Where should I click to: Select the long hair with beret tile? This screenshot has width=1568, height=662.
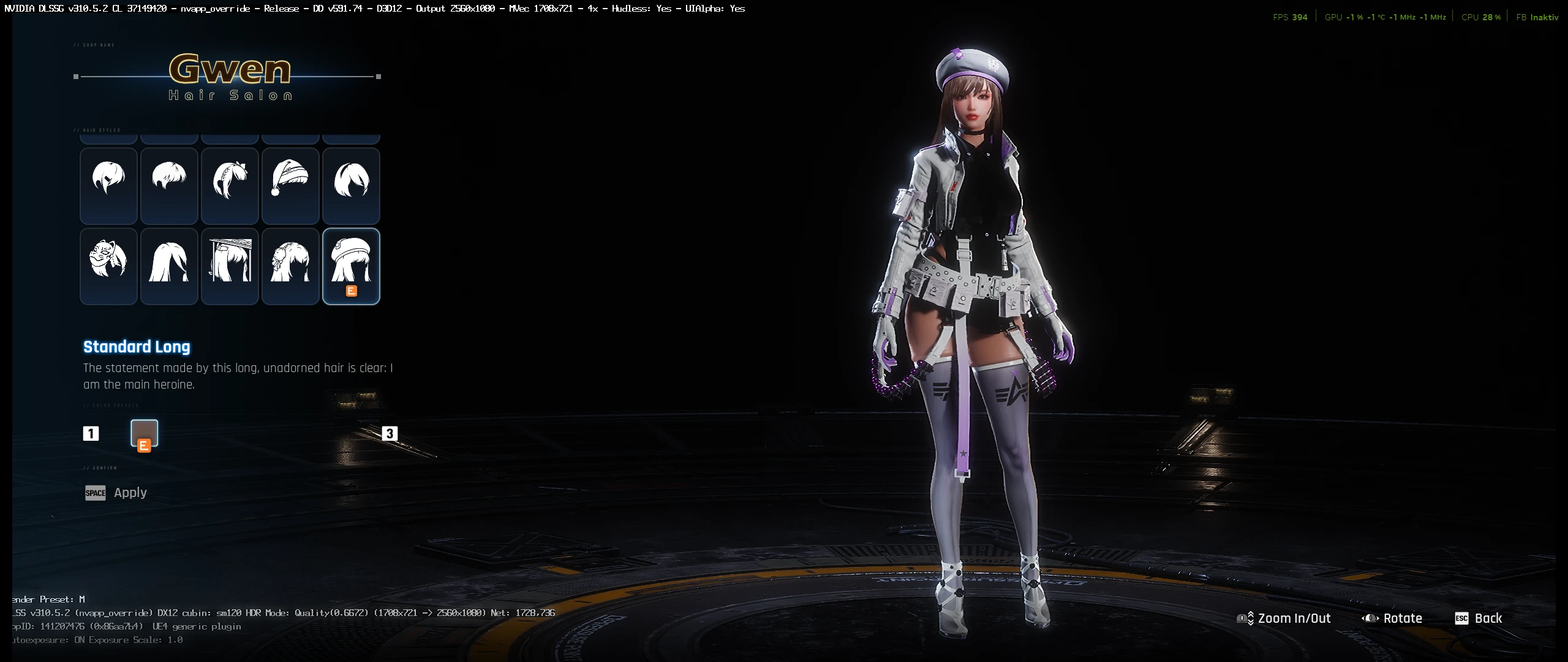tap(351, 266)
